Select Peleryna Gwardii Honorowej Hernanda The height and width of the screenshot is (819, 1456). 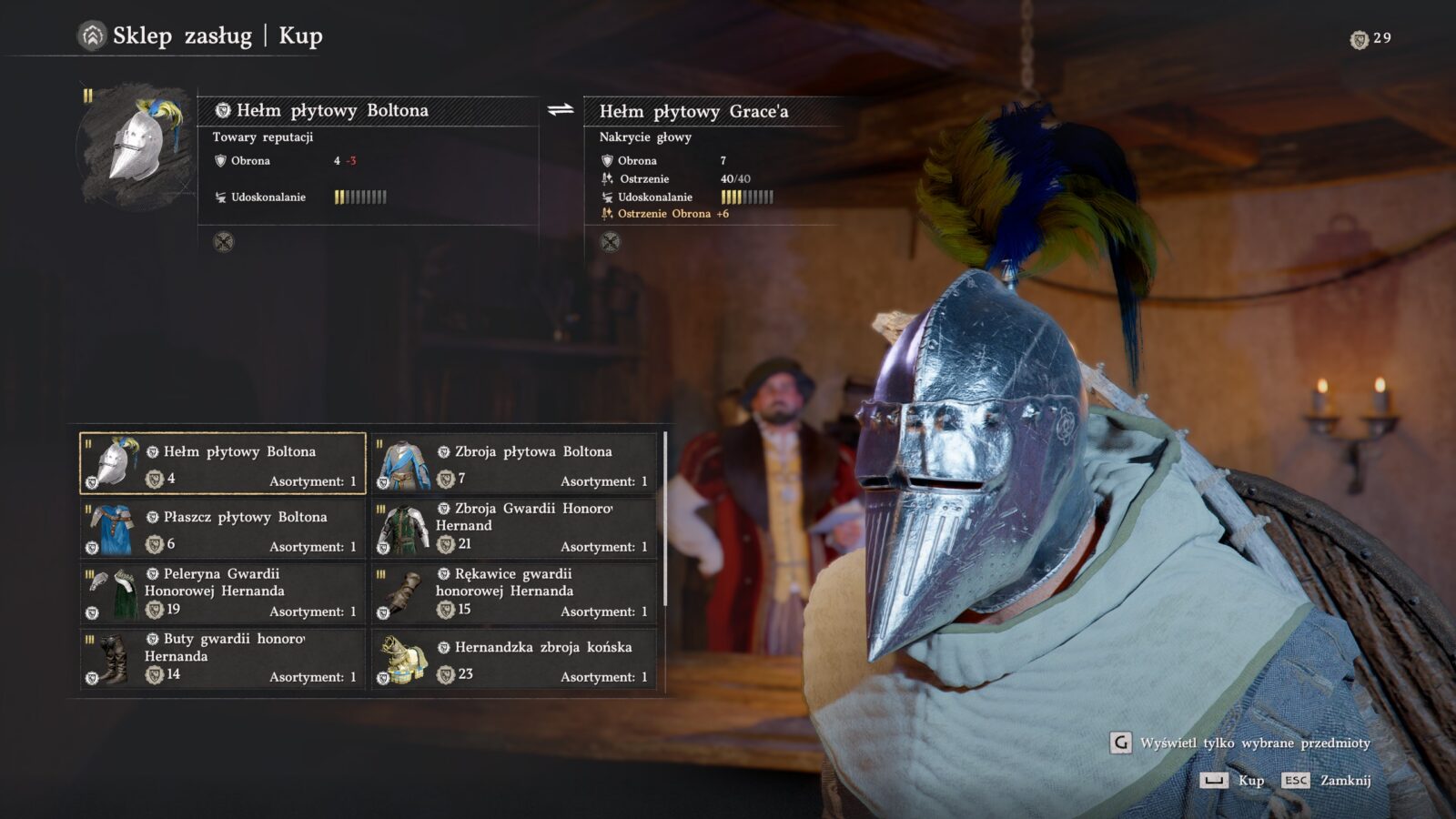[x=223, y=594]
